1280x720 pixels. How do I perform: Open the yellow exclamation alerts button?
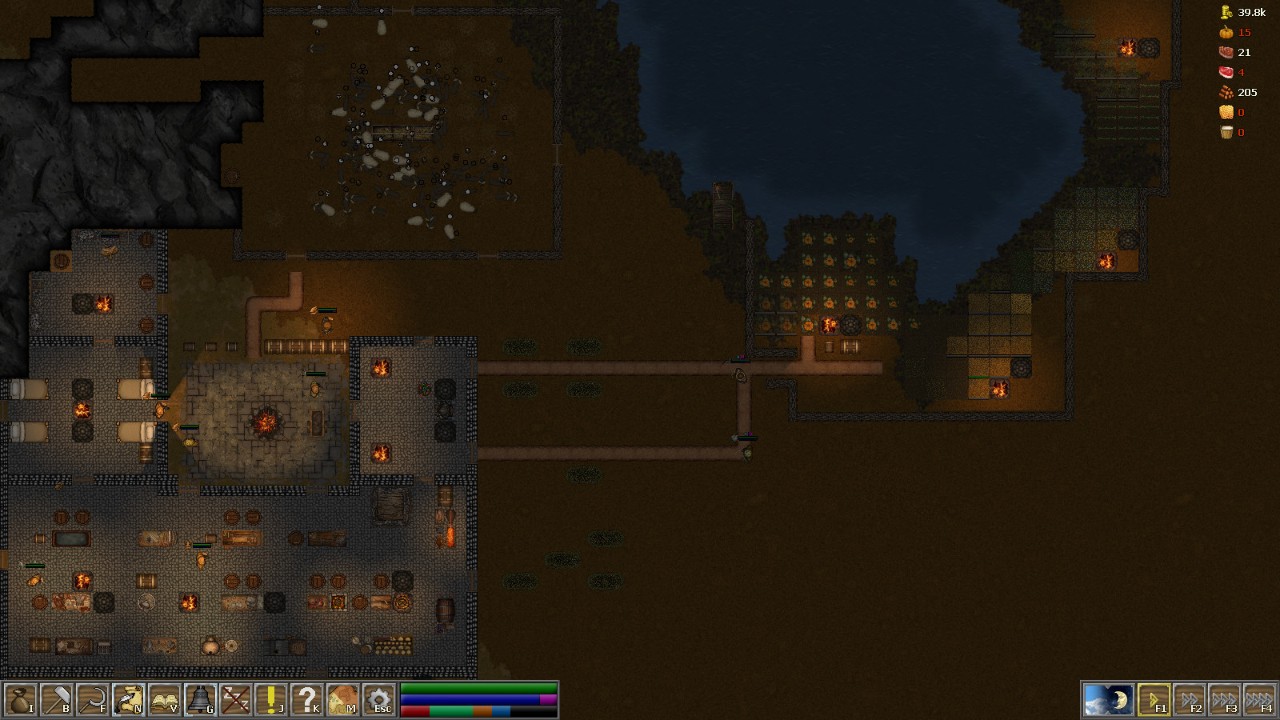click(271, 699)
